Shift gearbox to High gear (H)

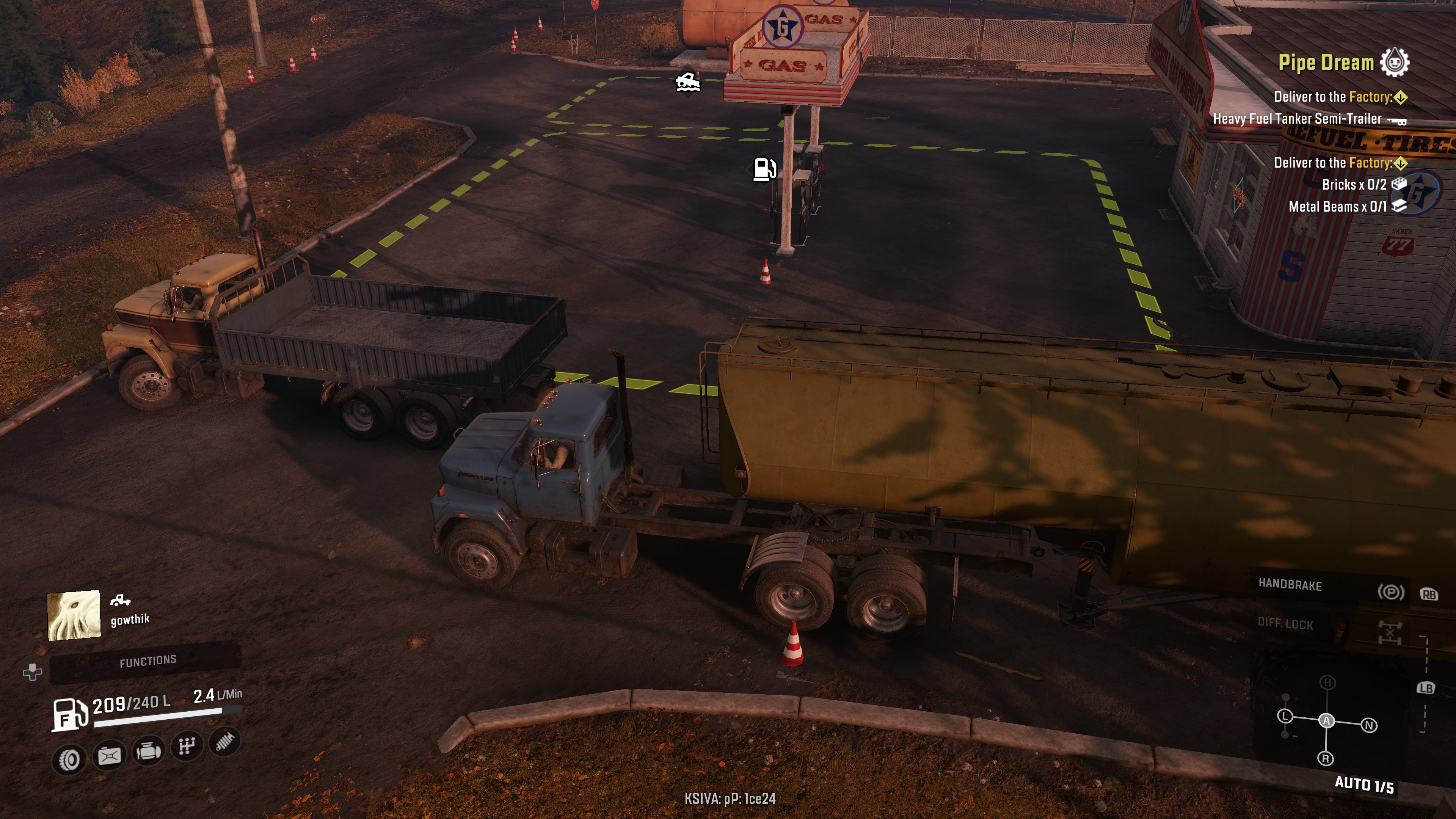click(1327, 683)
